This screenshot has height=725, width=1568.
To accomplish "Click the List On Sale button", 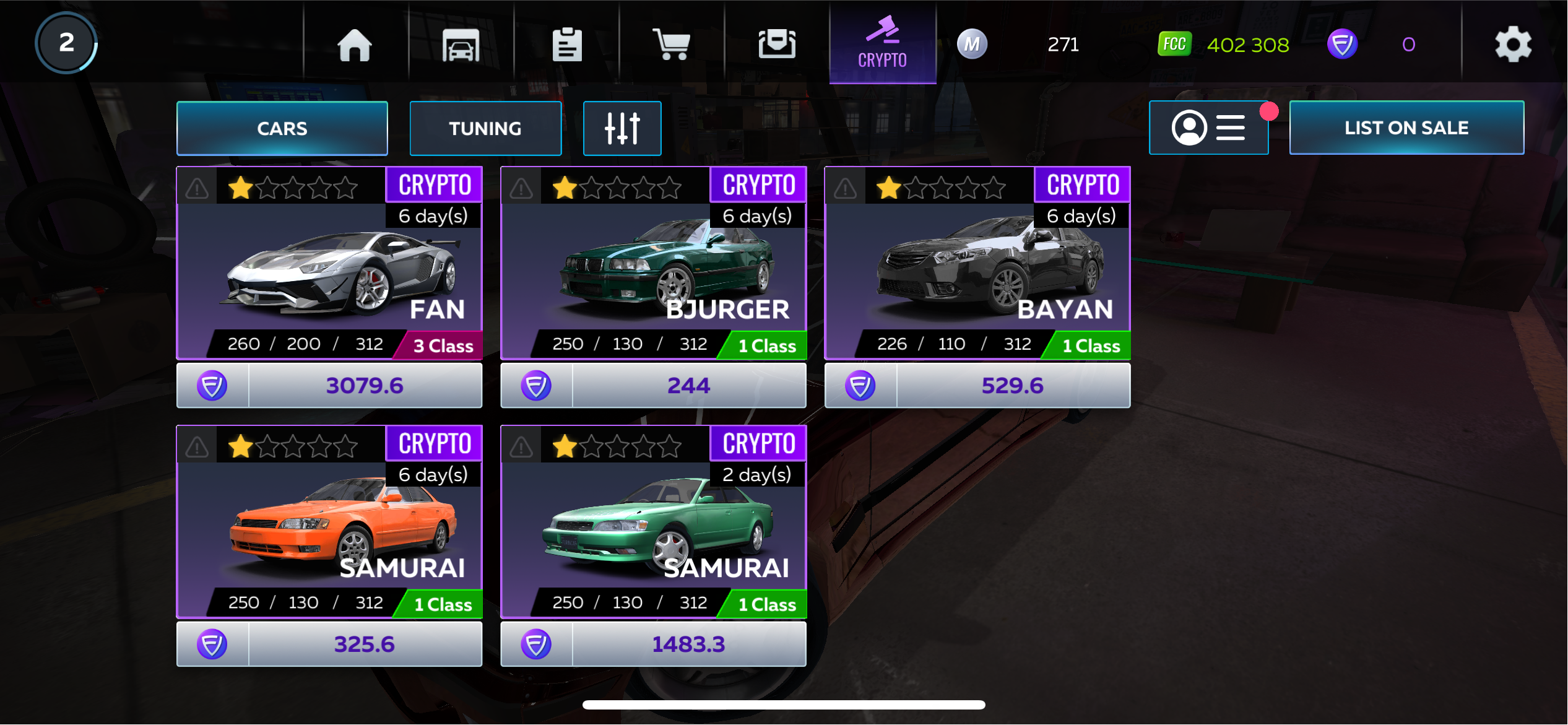I will [x=1406, y=128].
